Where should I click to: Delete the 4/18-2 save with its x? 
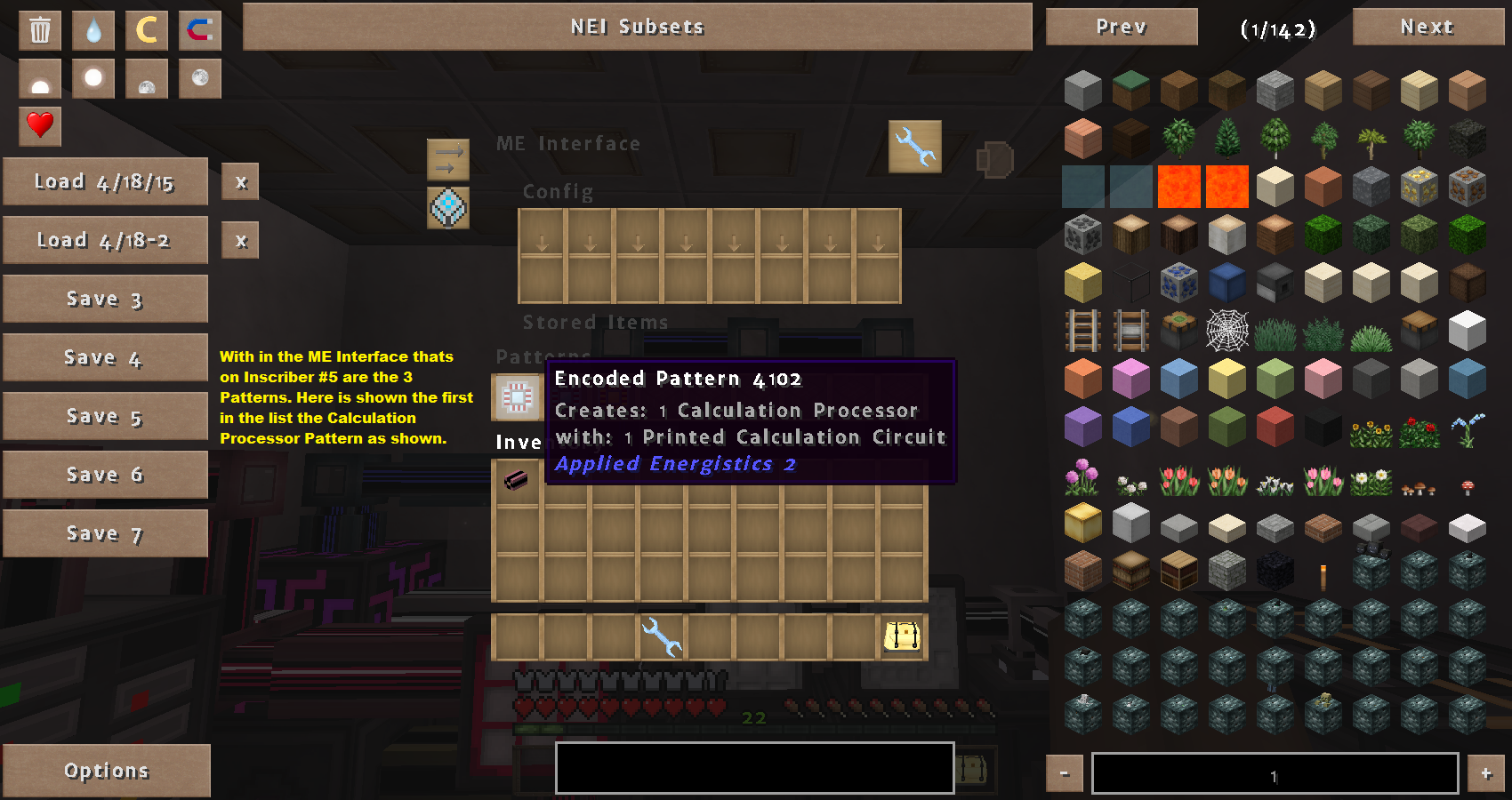point(241,240)
